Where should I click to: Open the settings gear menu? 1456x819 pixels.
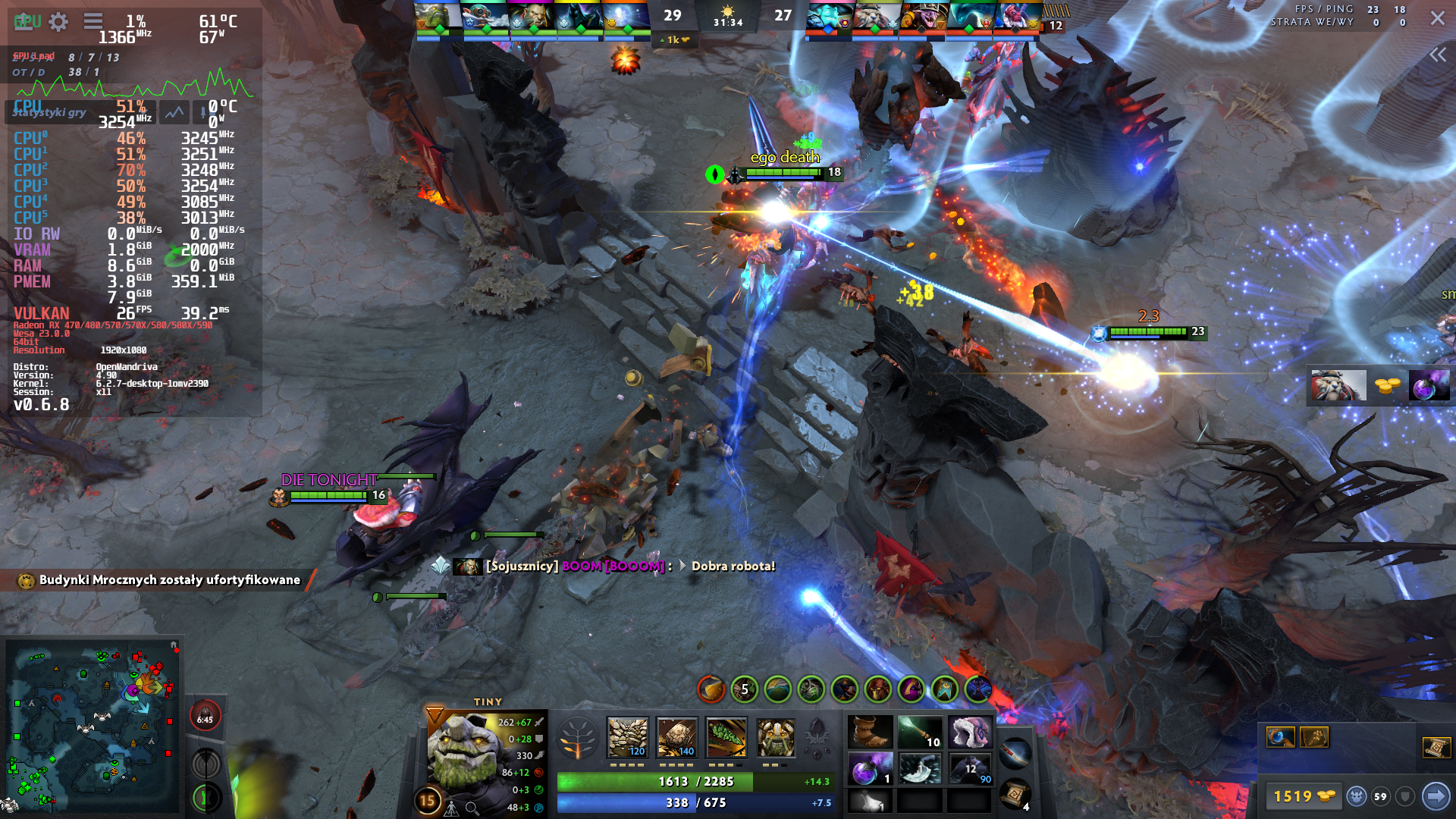pyautogui.click(x=58, y=22)
